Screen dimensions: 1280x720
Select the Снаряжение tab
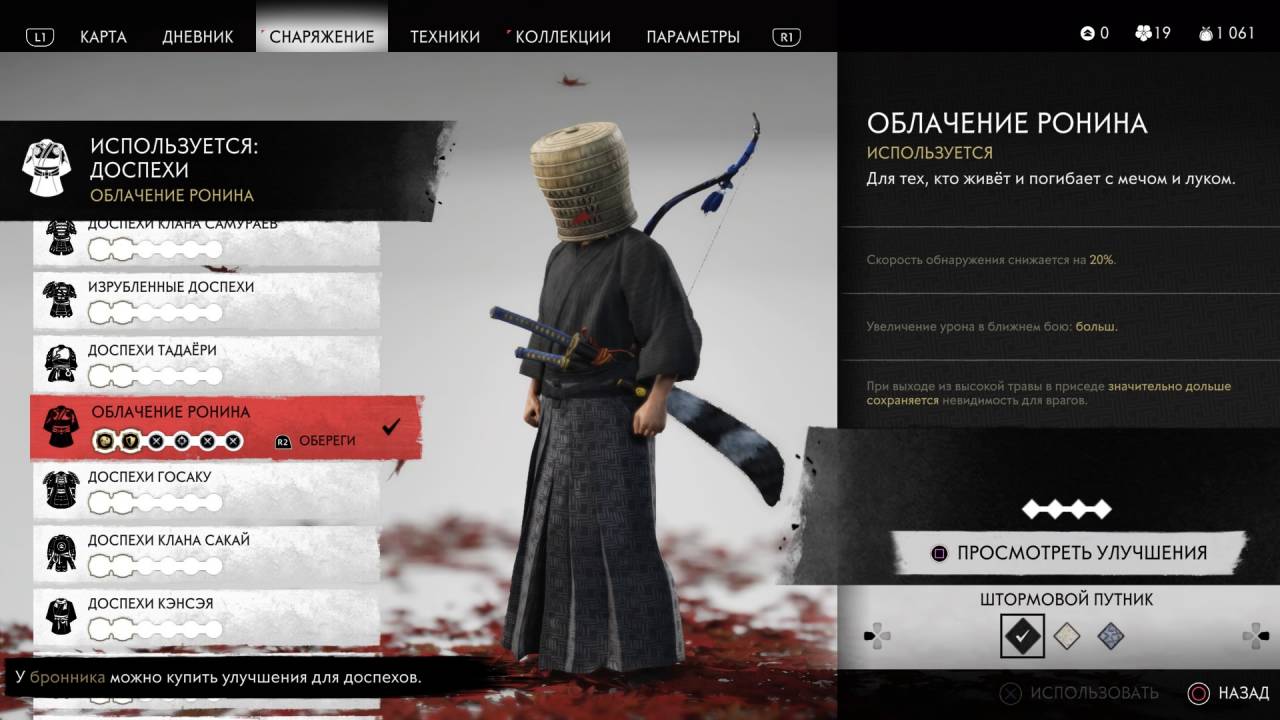(322, 37)
